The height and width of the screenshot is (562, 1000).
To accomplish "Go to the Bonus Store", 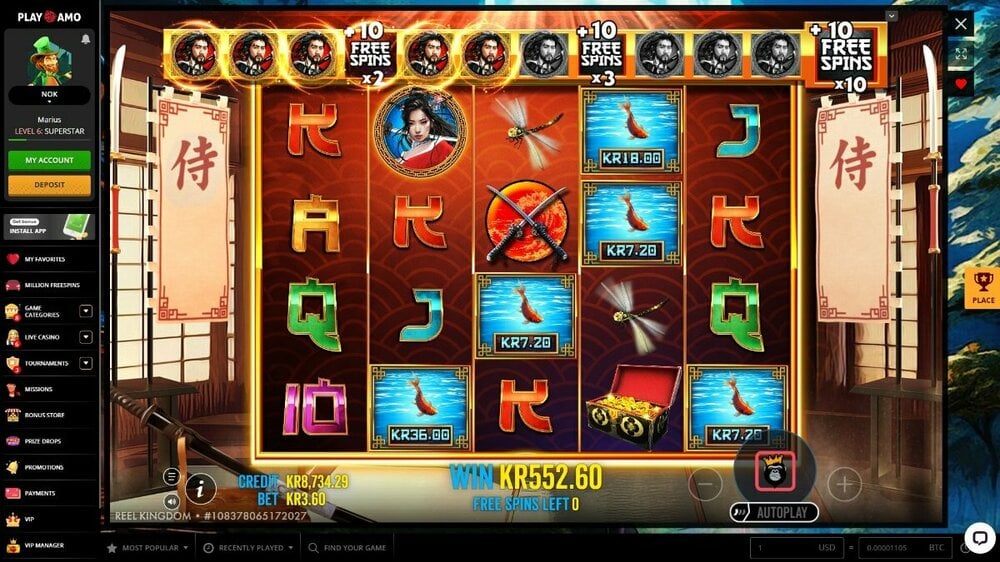I will coord(40,415).
